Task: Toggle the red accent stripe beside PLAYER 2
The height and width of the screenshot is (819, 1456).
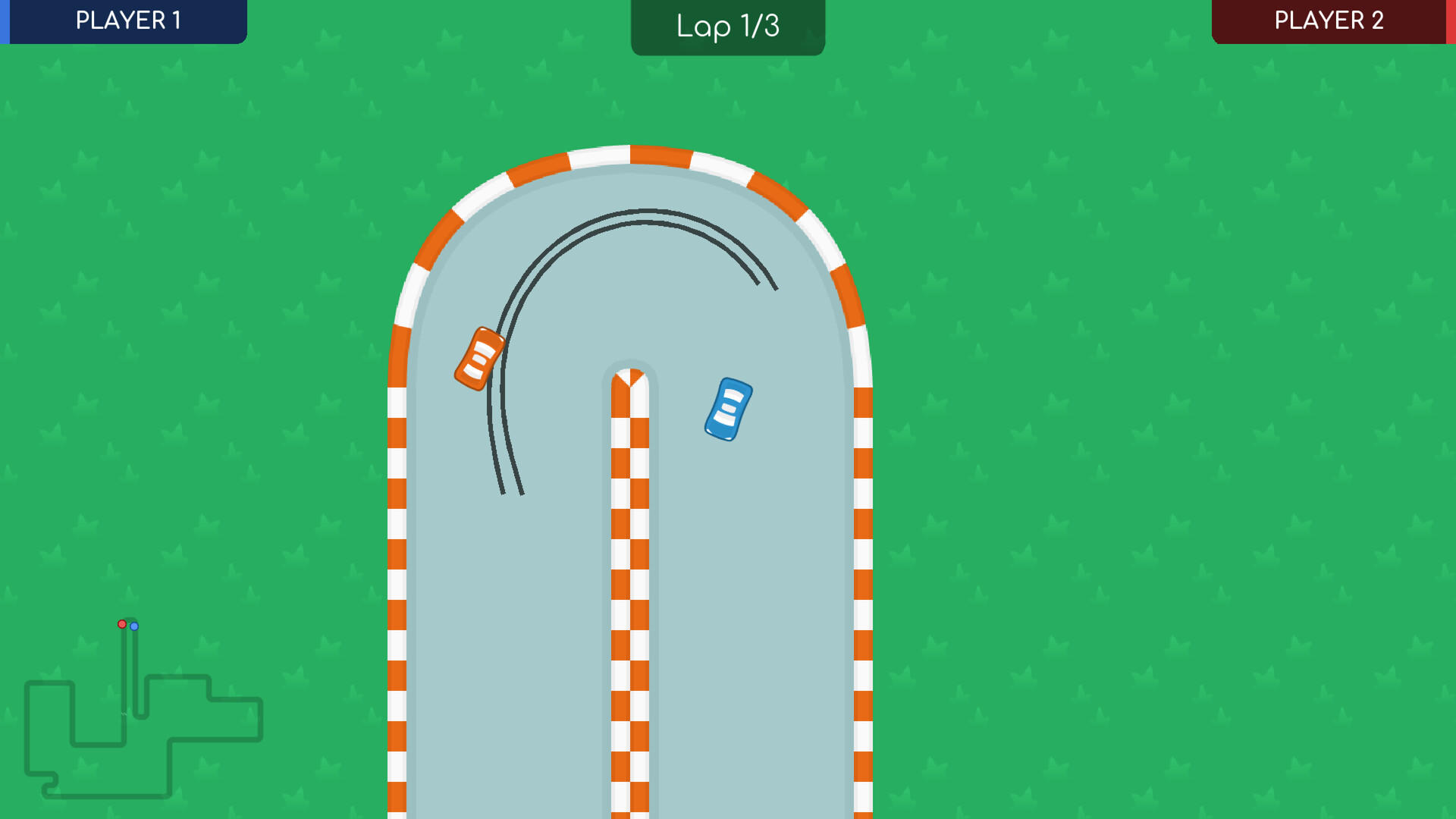Action: point(1451,21)
